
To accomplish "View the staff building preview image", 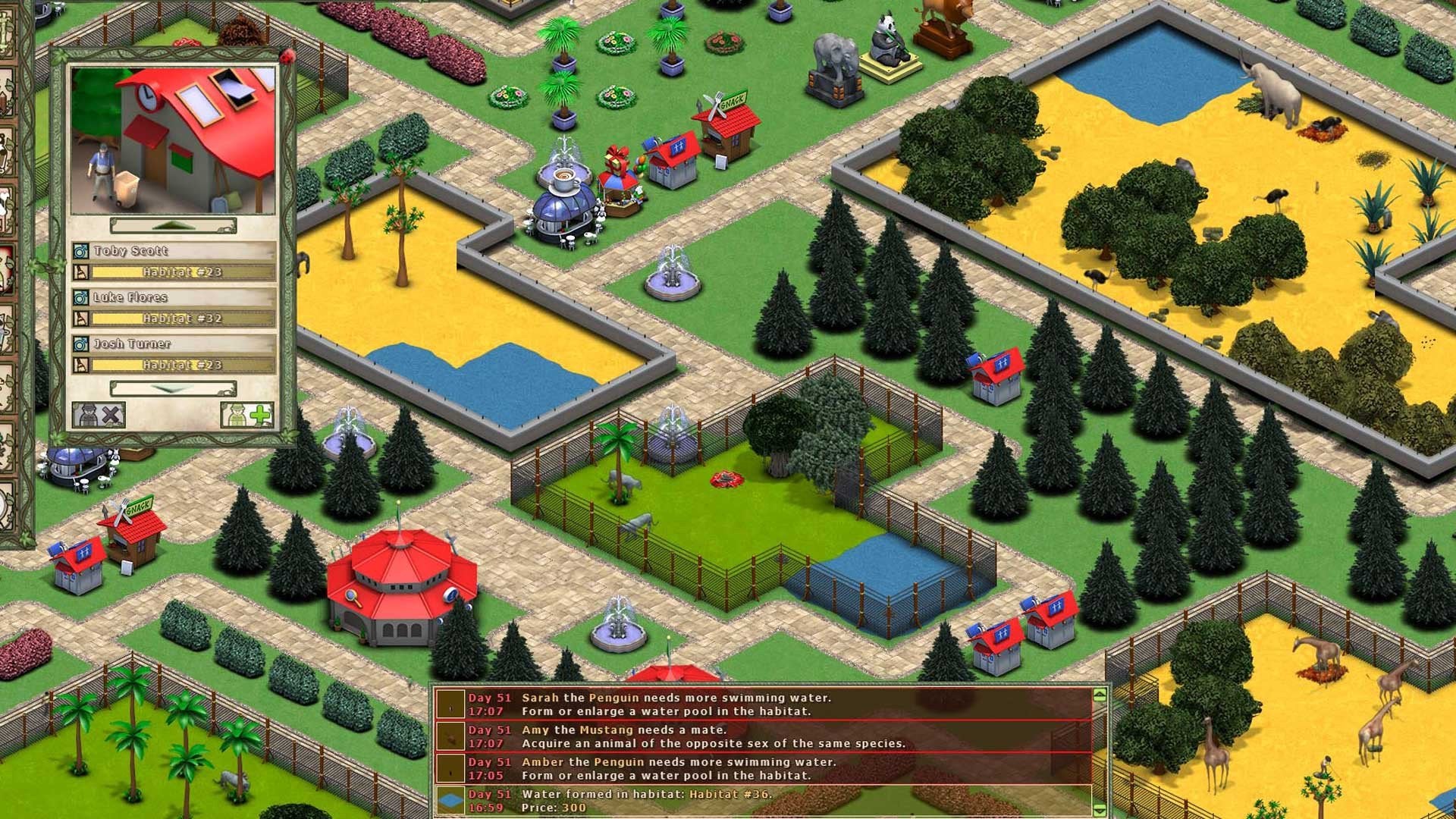I will [x=173, y=140].
